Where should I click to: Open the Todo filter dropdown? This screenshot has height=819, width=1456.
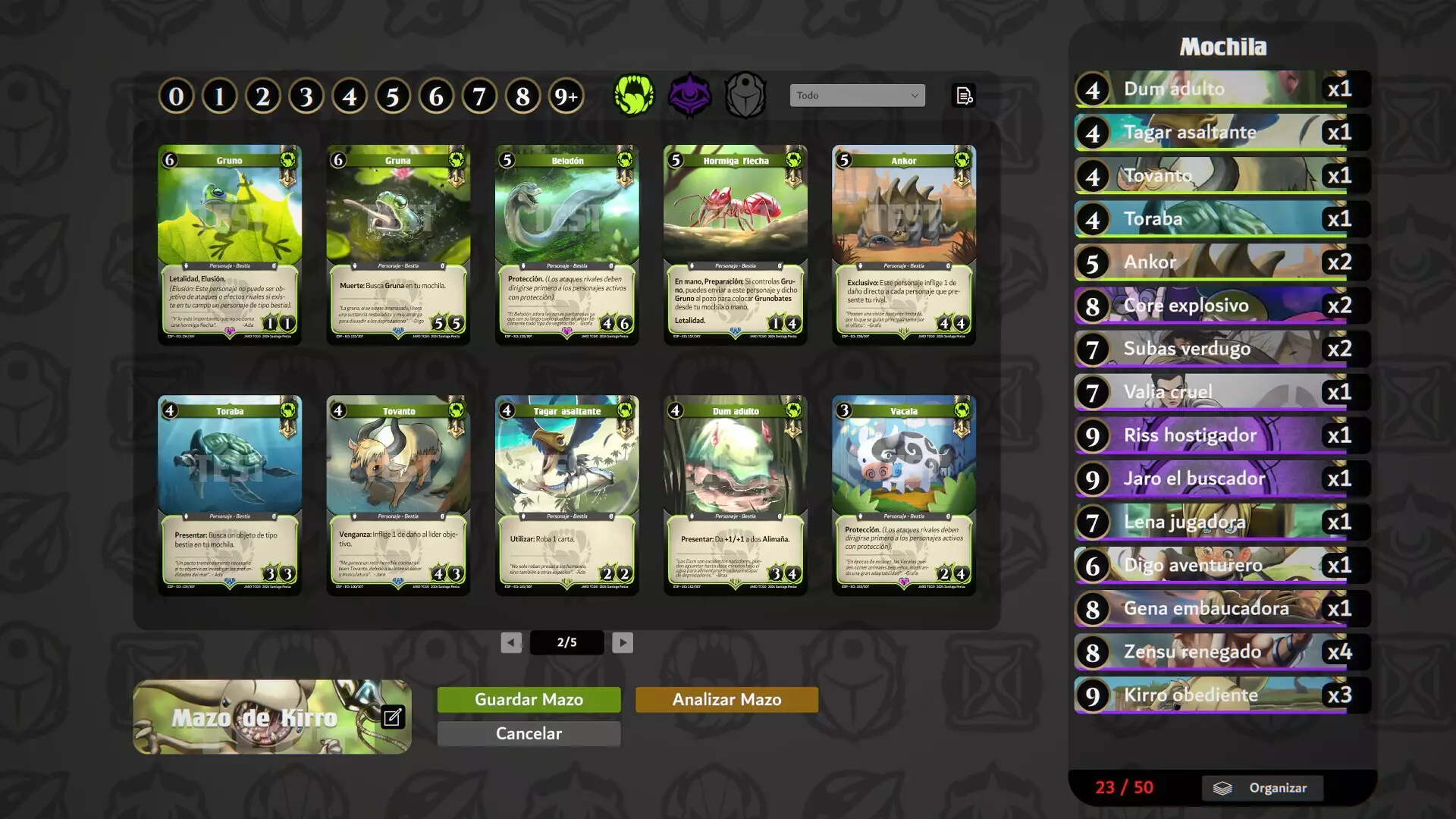click(x=857, y=94)
